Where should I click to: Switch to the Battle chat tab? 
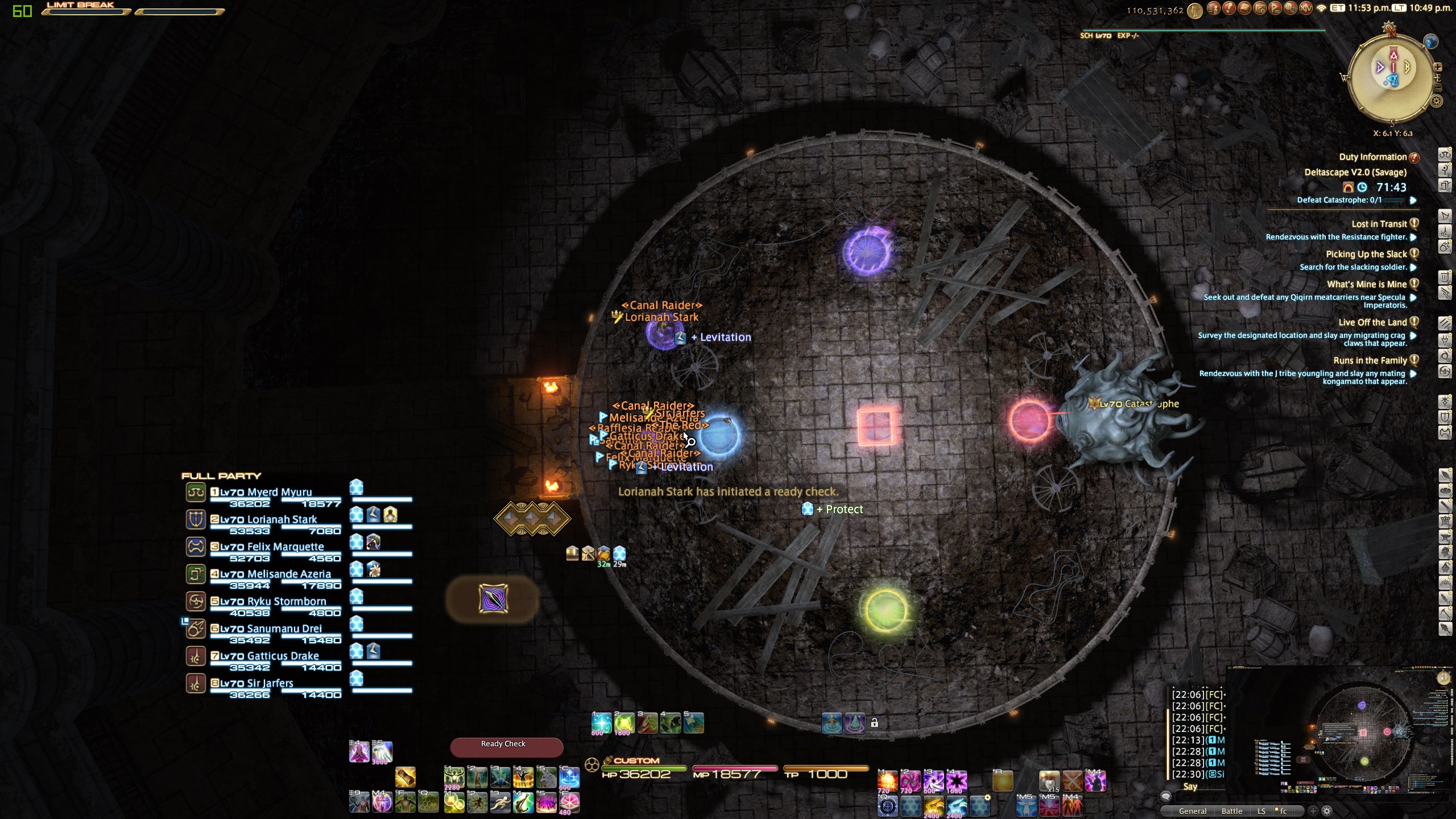tap(1231, 811)
